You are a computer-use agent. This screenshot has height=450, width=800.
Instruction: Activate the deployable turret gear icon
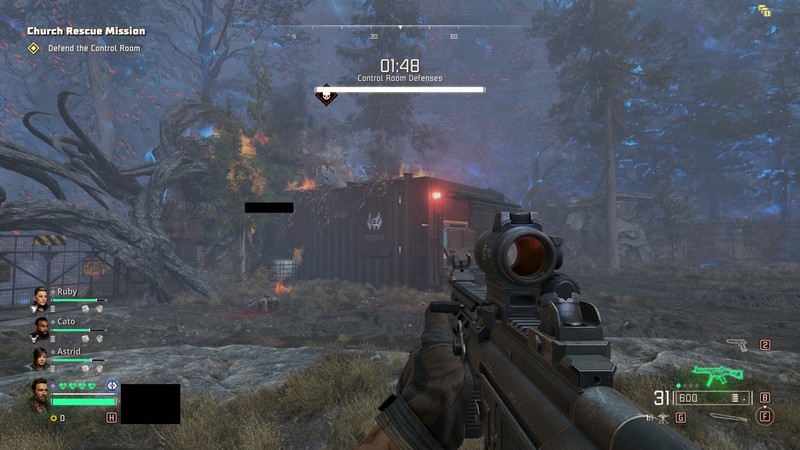coord(662,416)
